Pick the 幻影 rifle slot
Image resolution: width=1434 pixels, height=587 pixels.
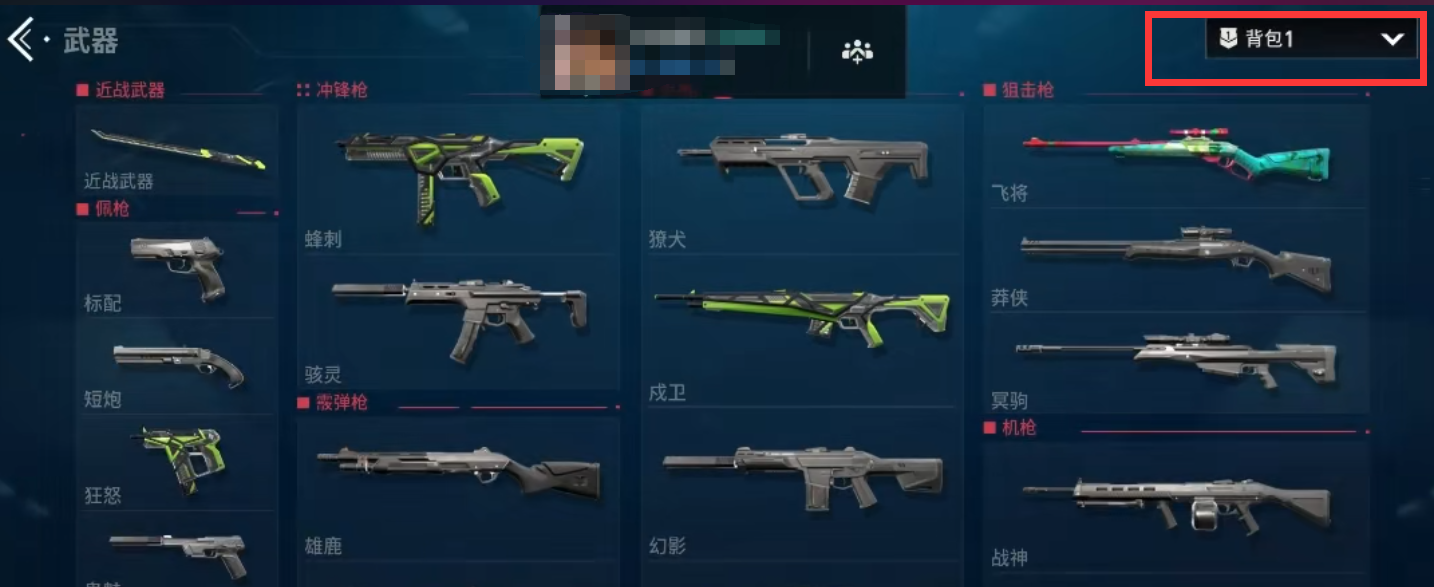pyautogui.click(x=802, y=487)
